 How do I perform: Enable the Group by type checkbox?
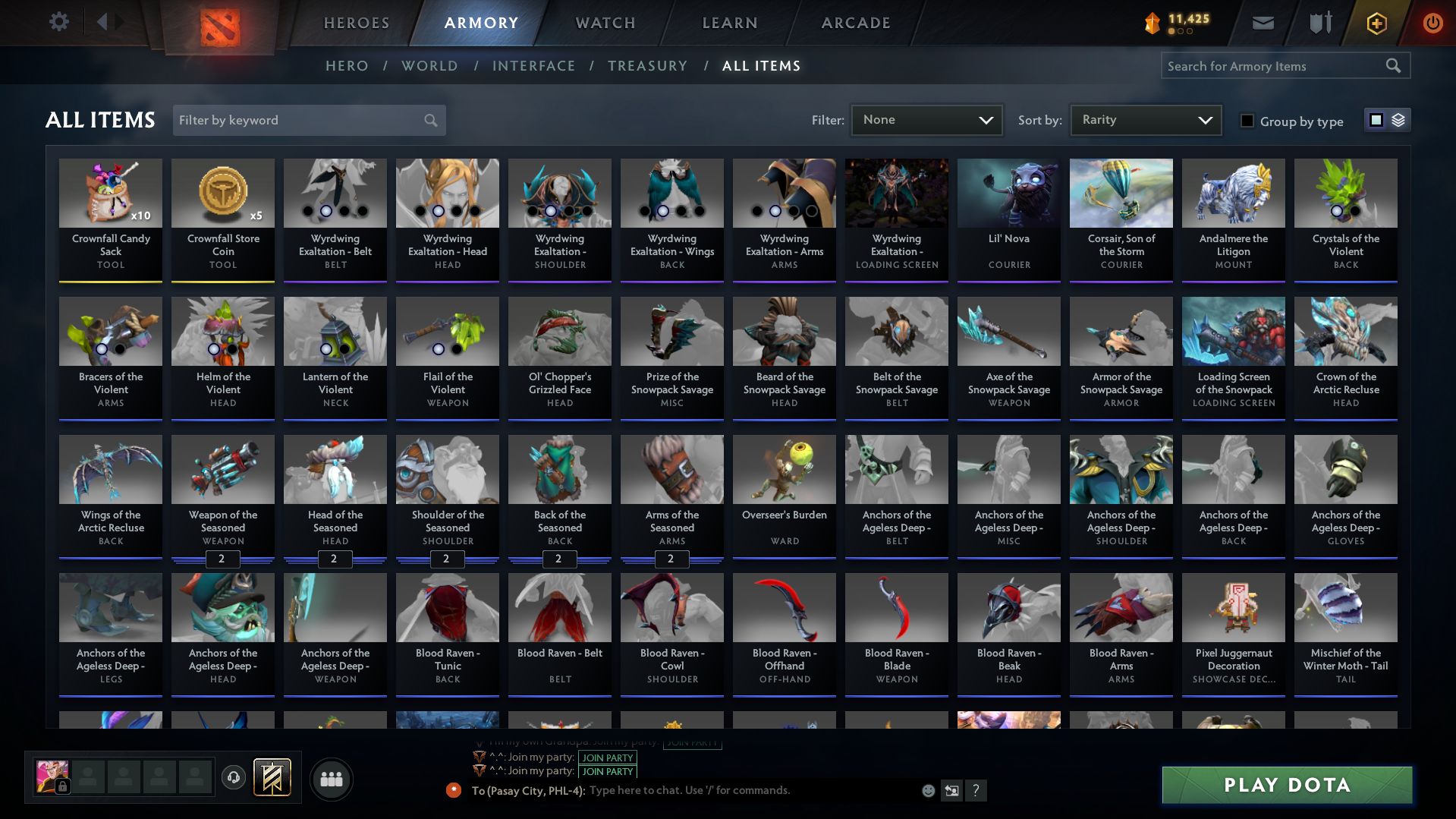click(1247, 120)
